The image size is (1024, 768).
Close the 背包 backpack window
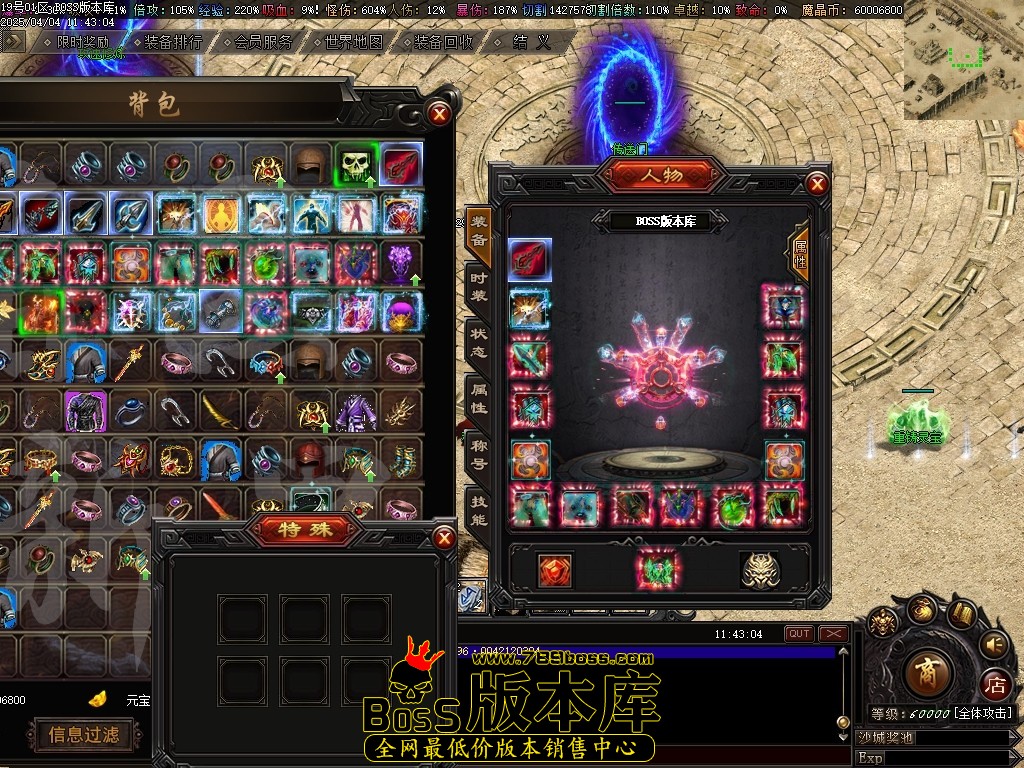tap(439, 113)
